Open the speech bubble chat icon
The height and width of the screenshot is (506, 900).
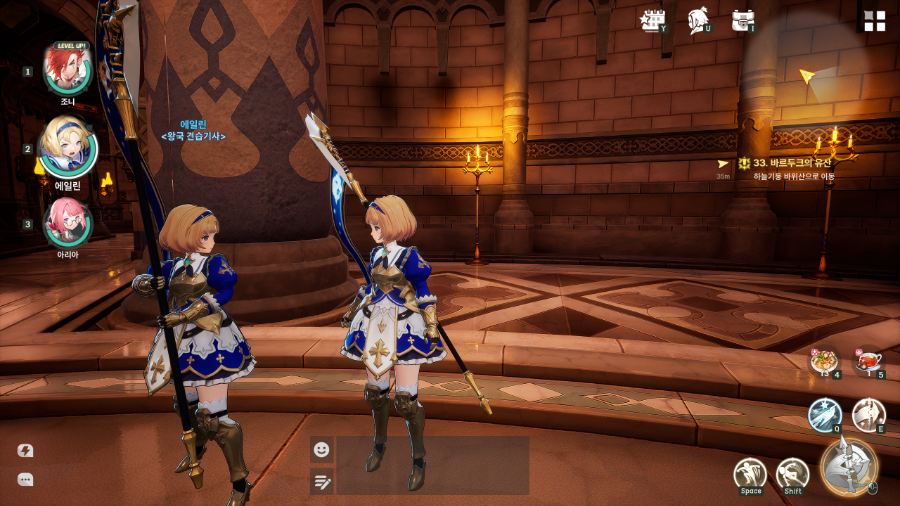click(25, 480)
